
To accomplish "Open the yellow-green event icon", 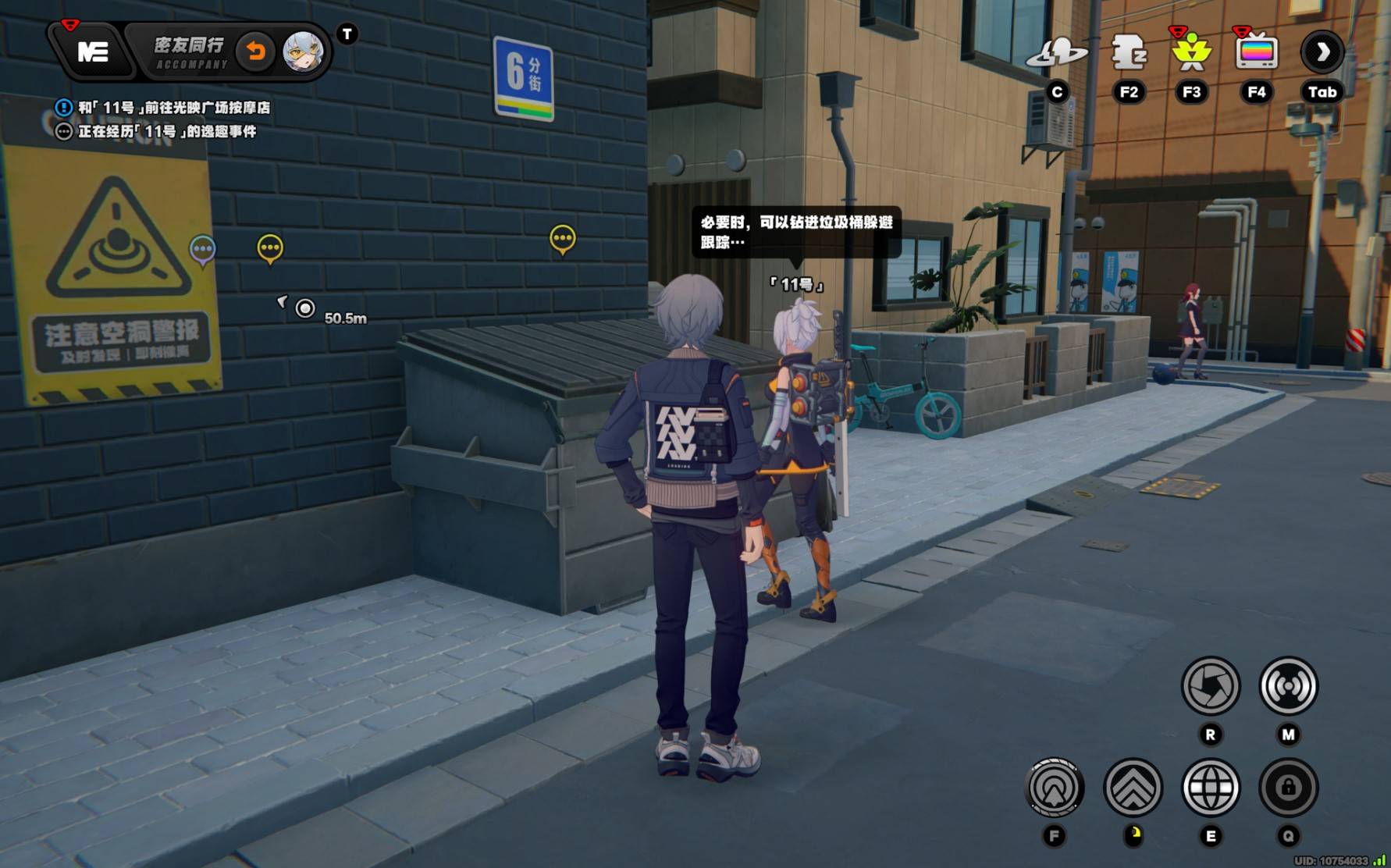I will [1191, 53].
